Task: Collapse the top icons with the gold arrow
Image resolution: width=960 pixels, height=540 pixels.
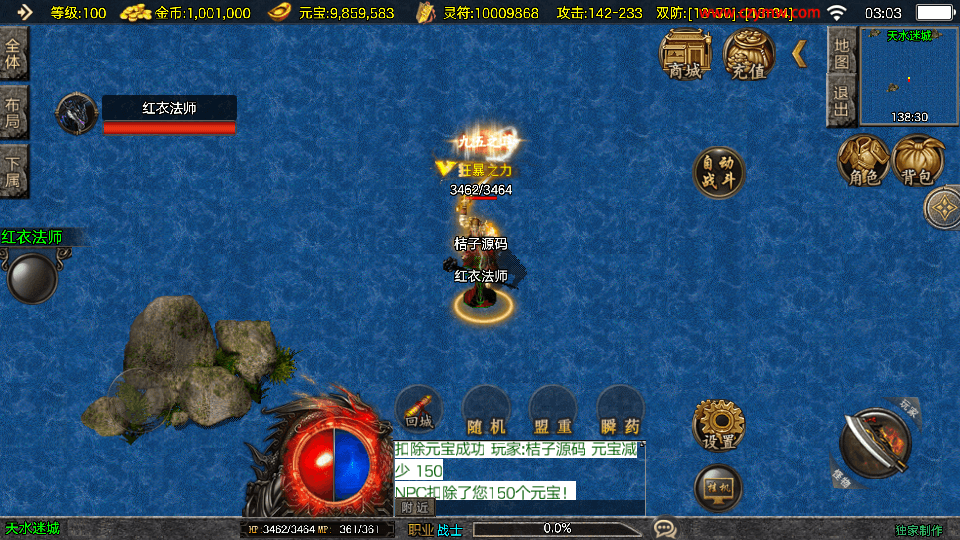Action: click(799, 54)
